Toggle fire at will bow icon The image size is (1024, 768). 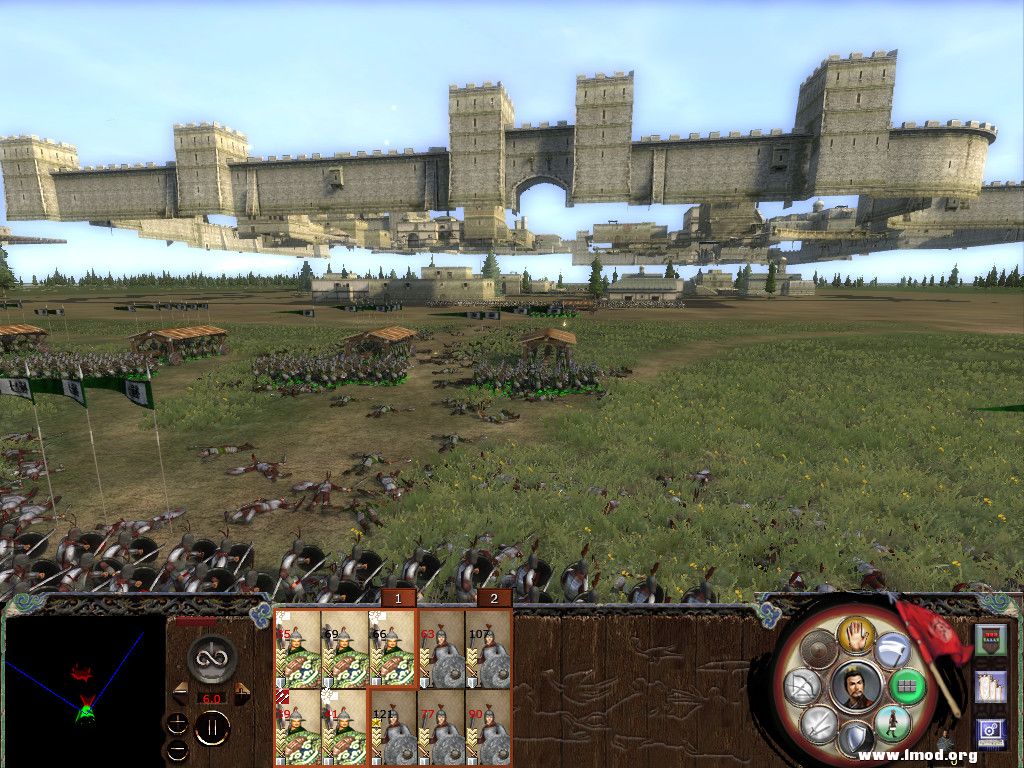coord(803,687)
